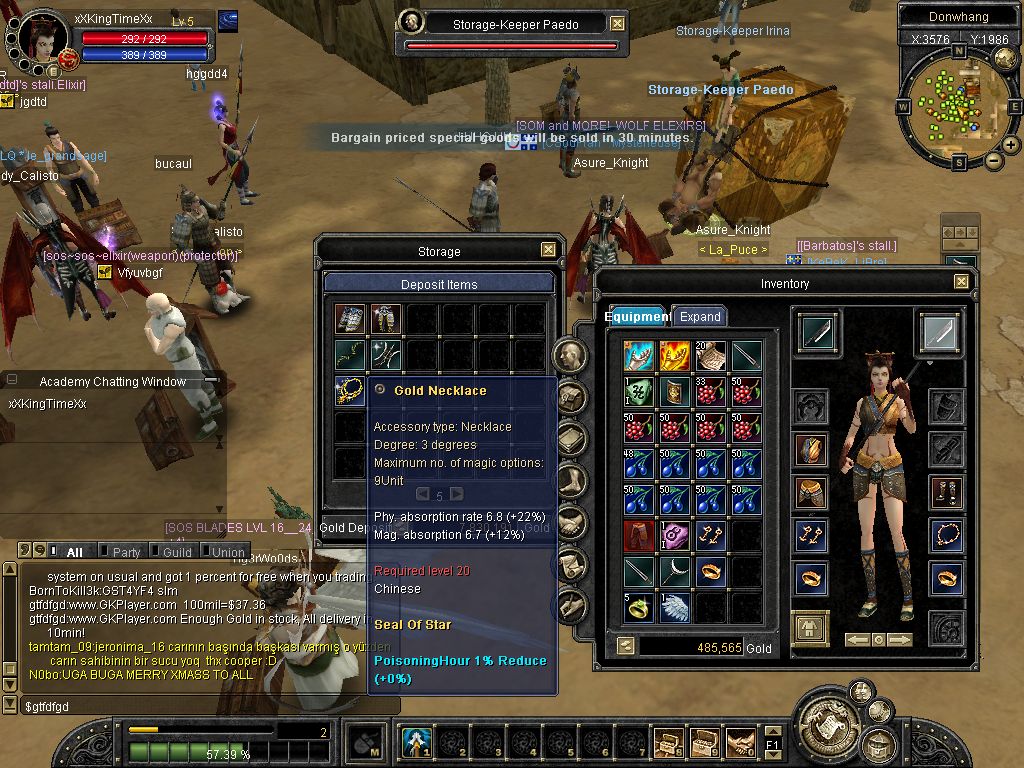The image size is (1024, 768).
Task: Rotate character preview with the left arrow
Action: pos(856,639)
